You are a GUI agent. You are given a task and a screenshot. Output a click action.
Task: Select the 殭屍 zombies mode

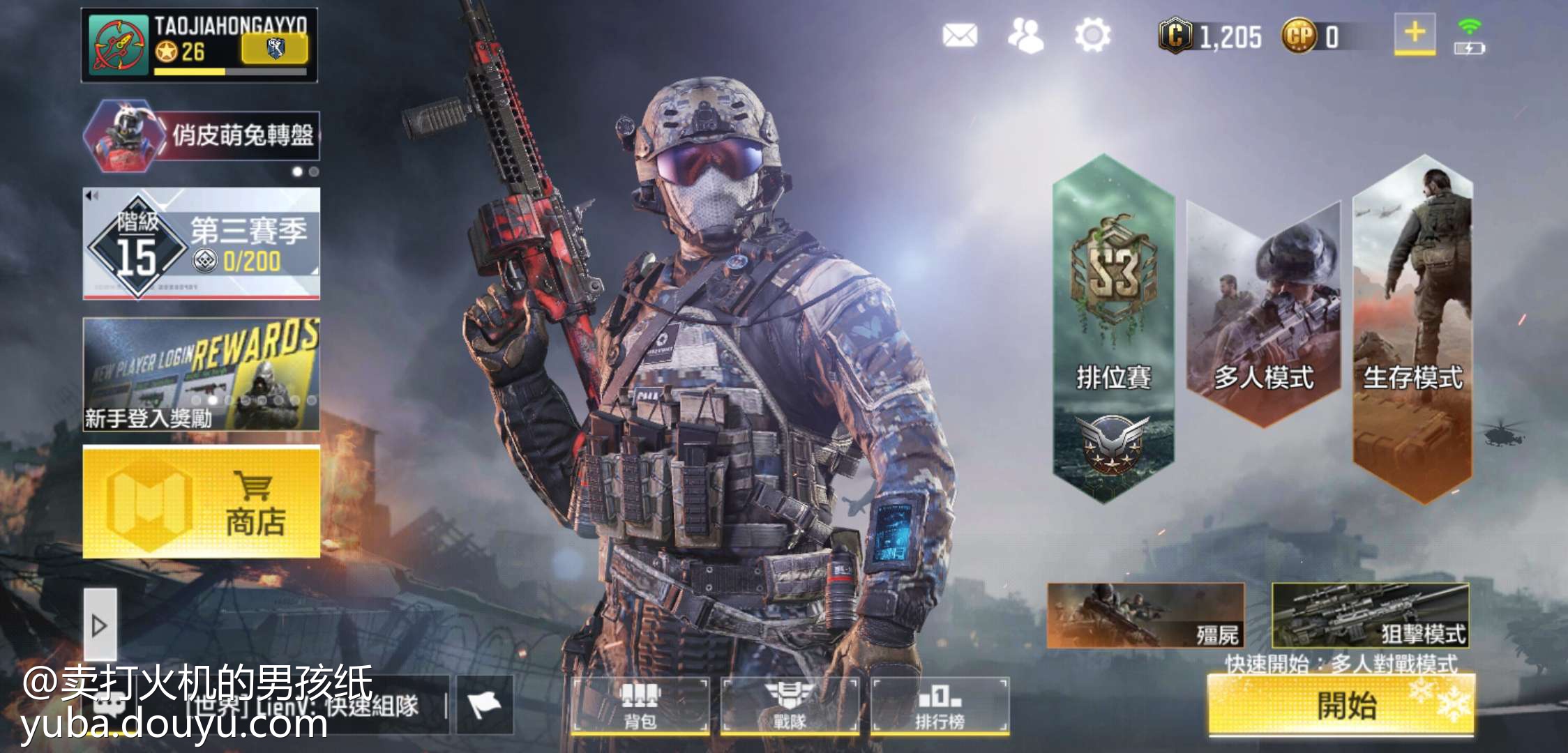tap(1145, 616)
